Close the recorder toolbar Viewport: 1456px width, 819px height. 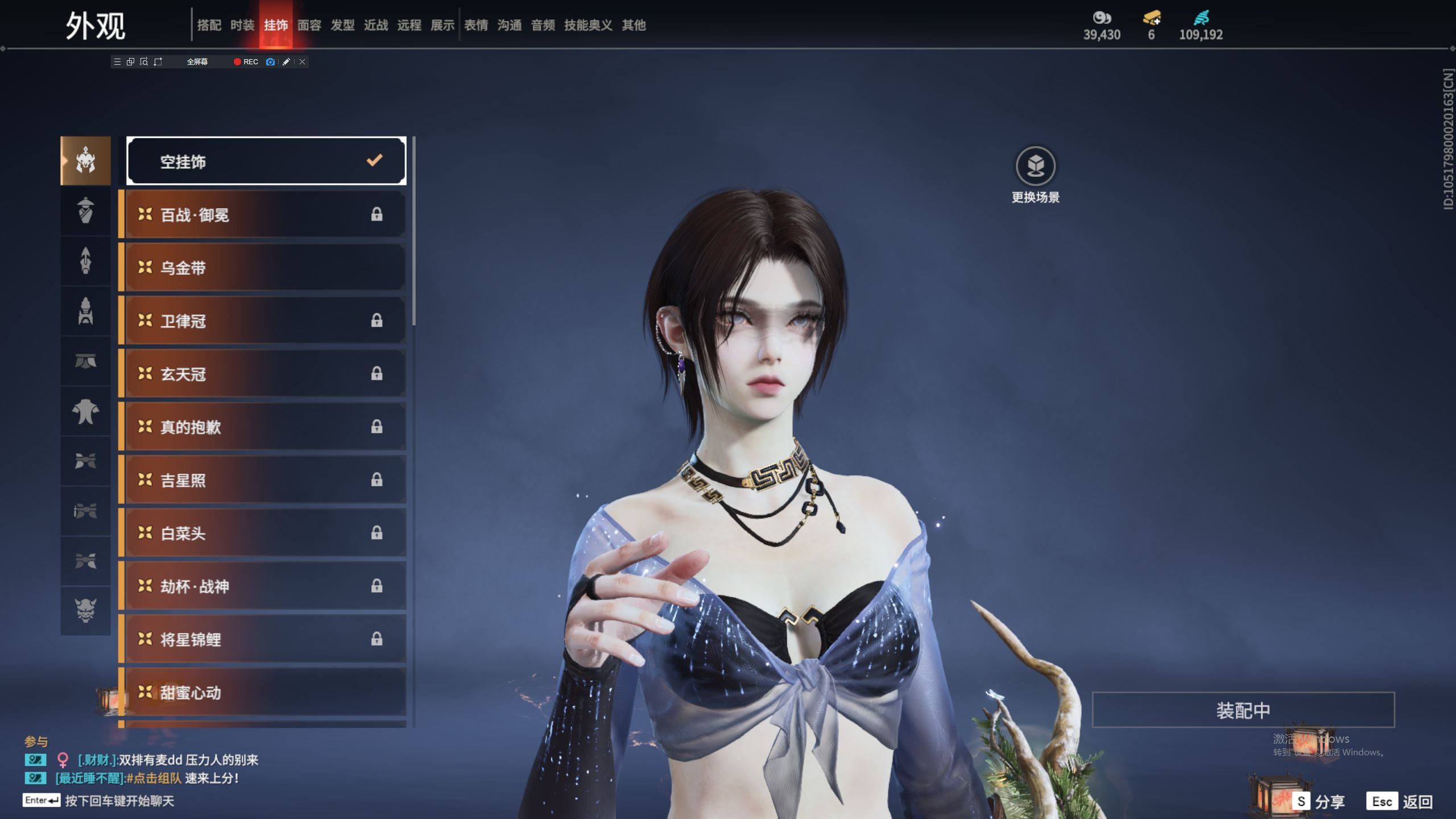(303, 62)
